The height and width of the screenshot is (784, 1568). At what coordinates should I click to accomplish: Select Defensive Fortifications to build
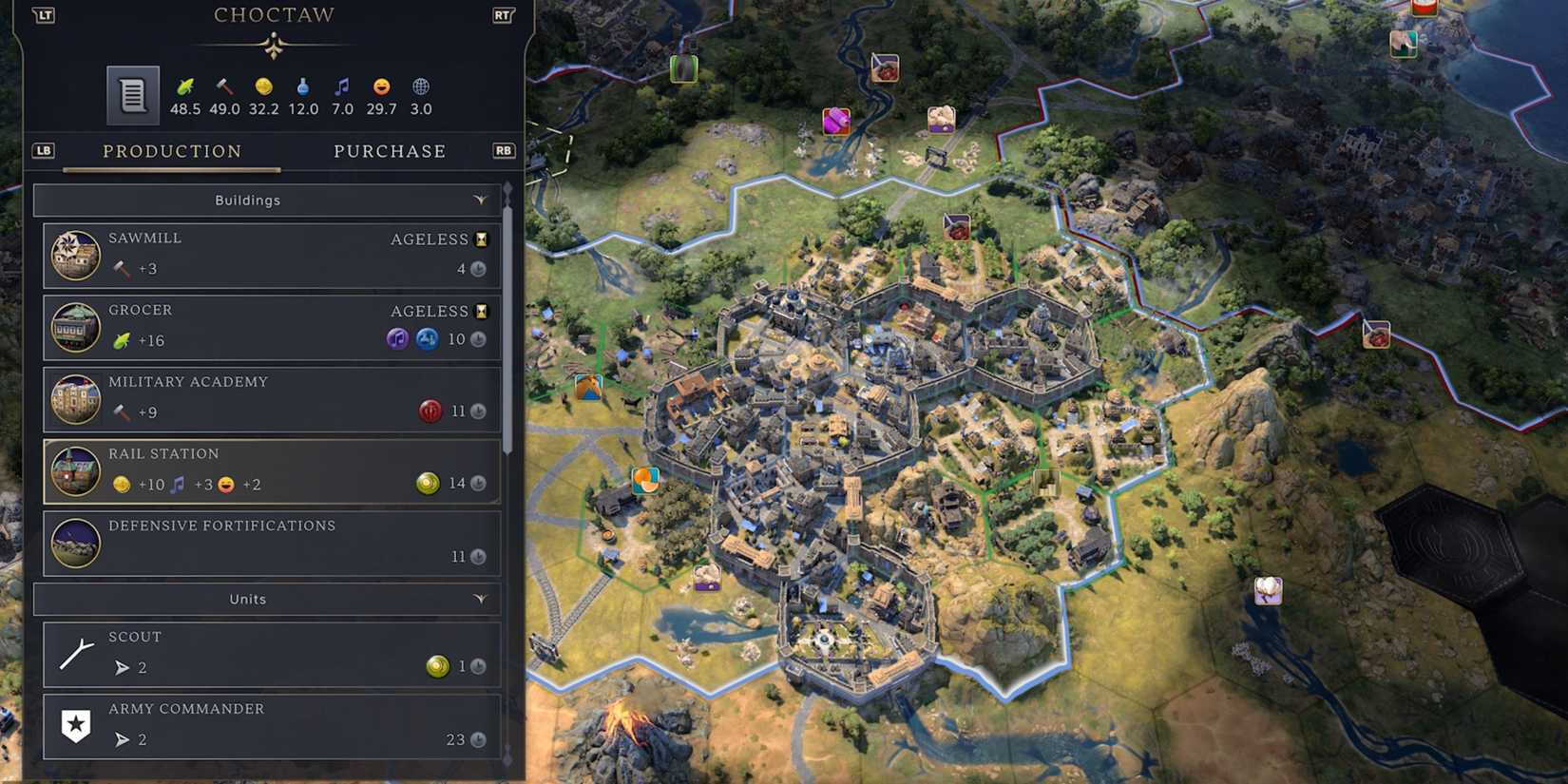271,543
